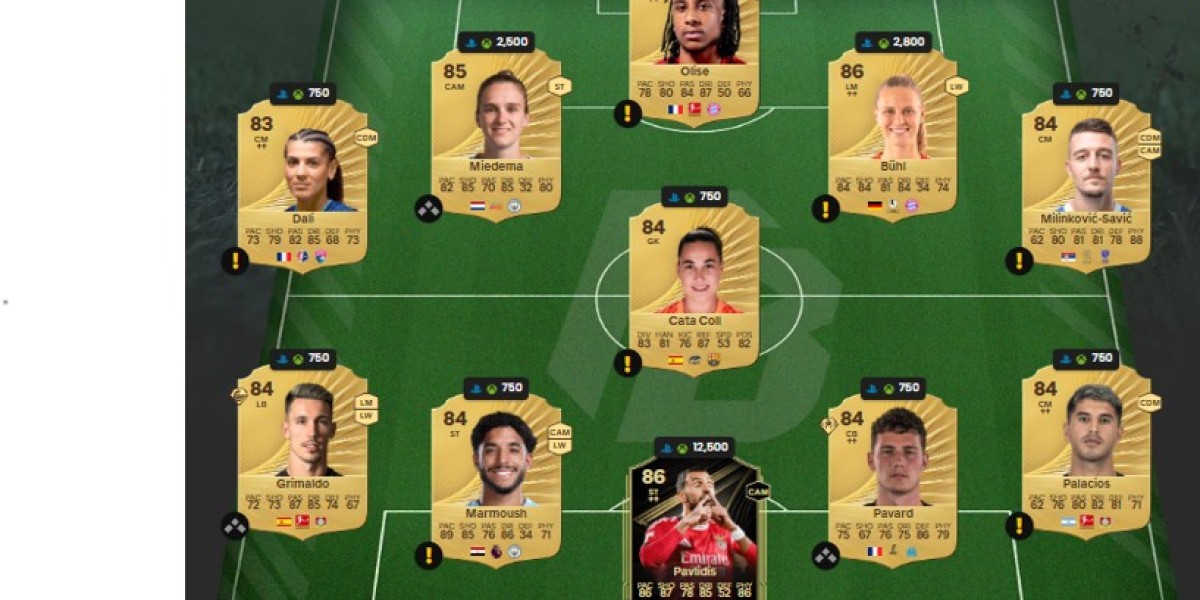Click the warning icon beside Cata Coll
This screenshot has height=600, width=1200.
point(627,363)
